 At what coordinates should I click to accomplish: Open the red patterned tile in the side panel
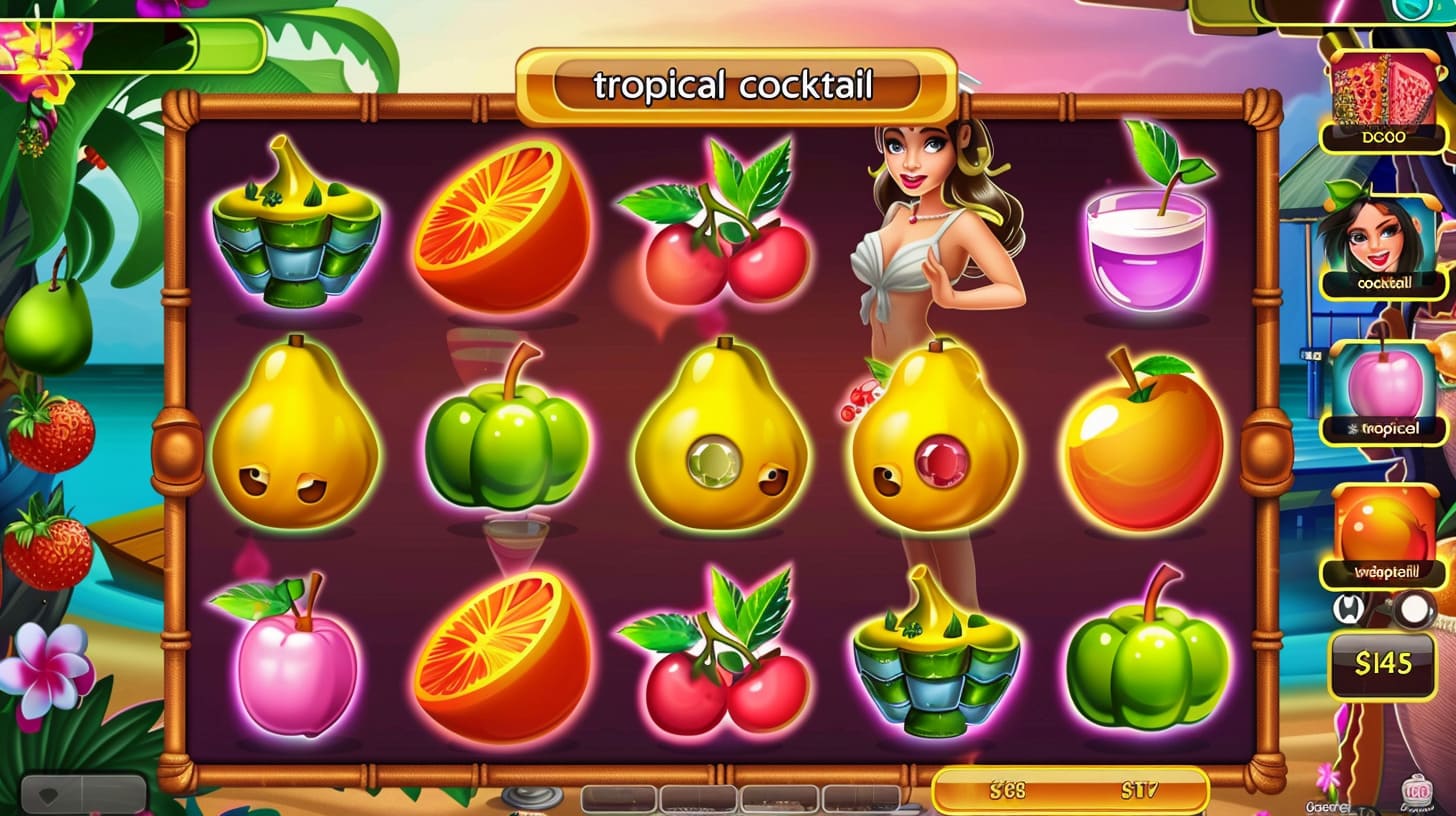click(x=1383, y=100)
